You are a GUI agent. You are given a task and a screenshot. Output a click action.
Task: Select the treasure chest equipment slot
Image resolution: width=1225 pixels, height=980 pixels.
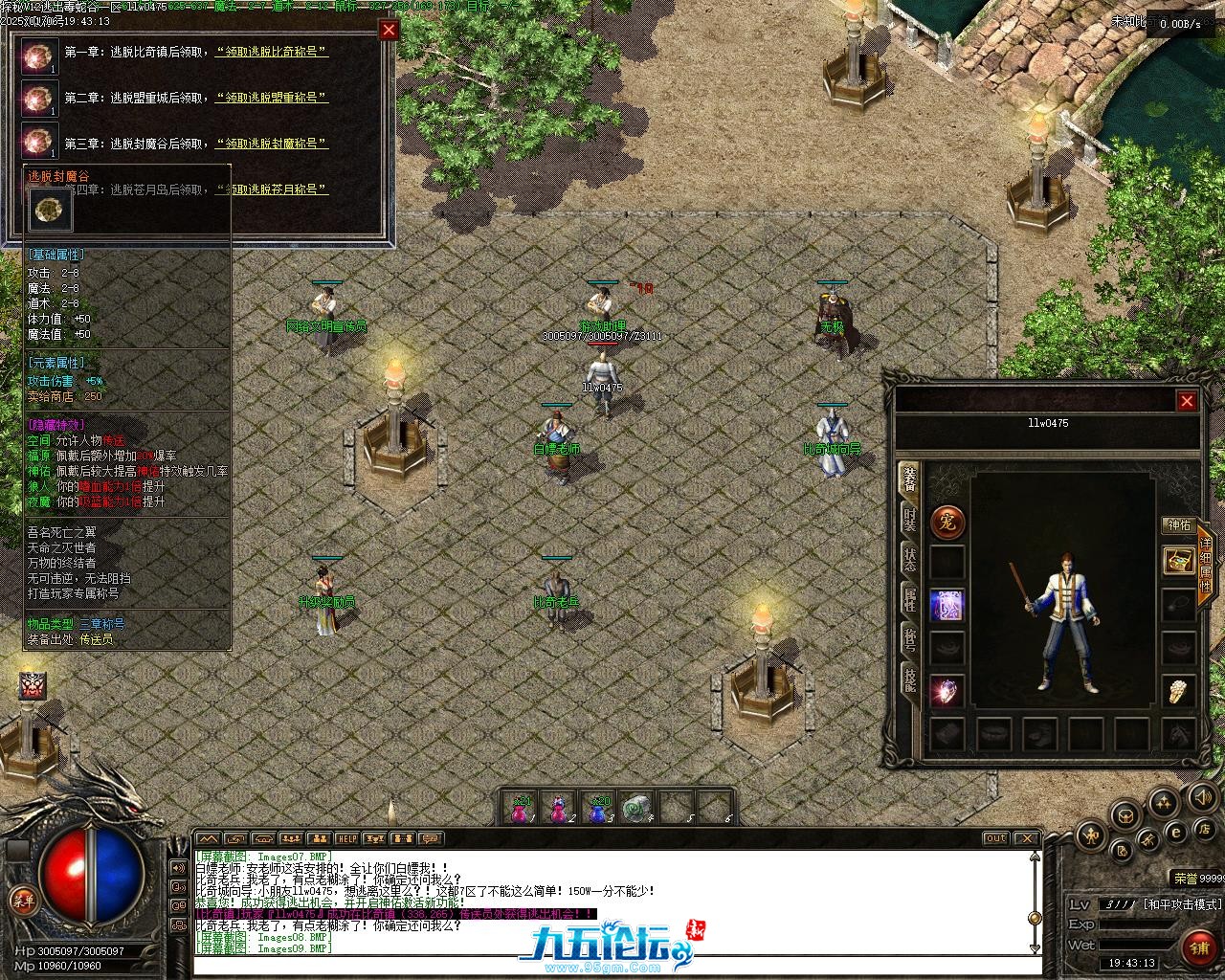coord(1177,561)
